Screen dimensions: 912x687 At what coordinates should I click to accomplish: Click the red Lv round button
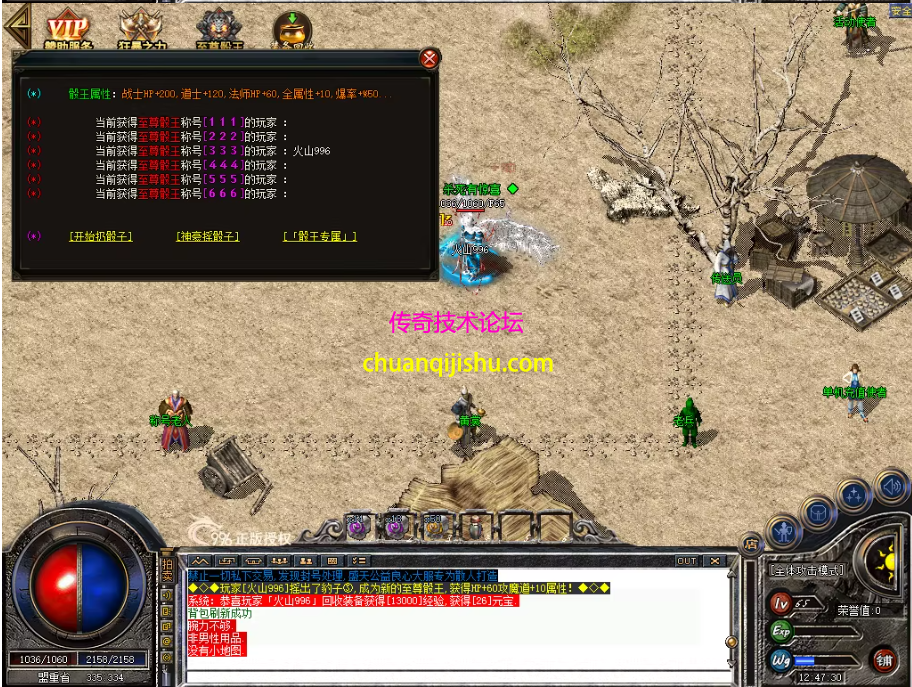781,603
